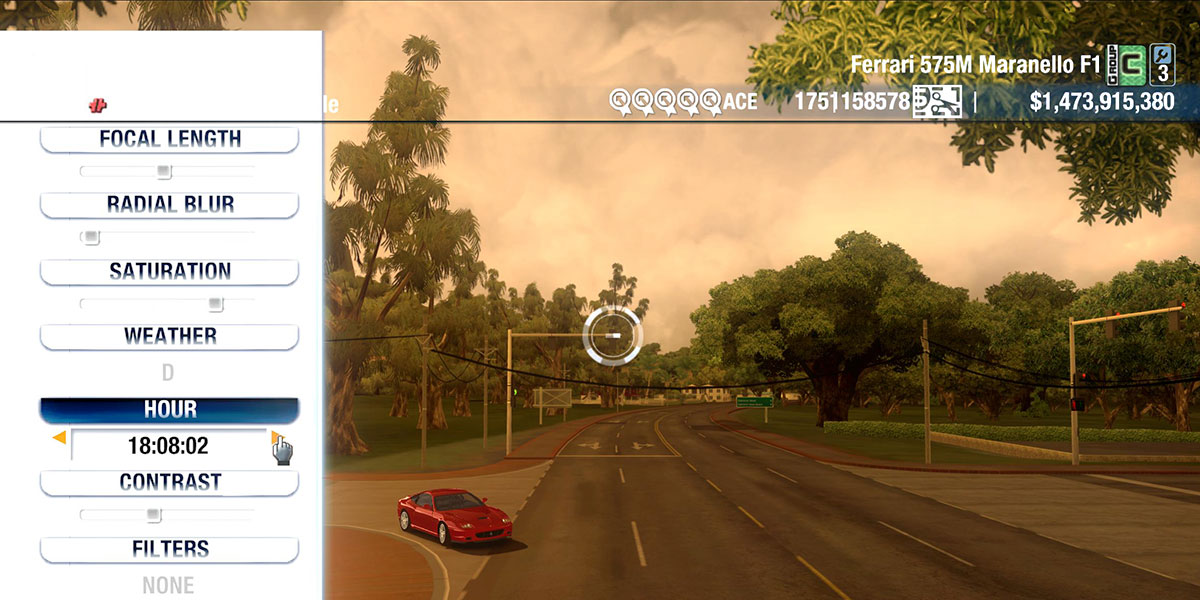Click the right arrow to advance hour

click(x=275, y=437)
